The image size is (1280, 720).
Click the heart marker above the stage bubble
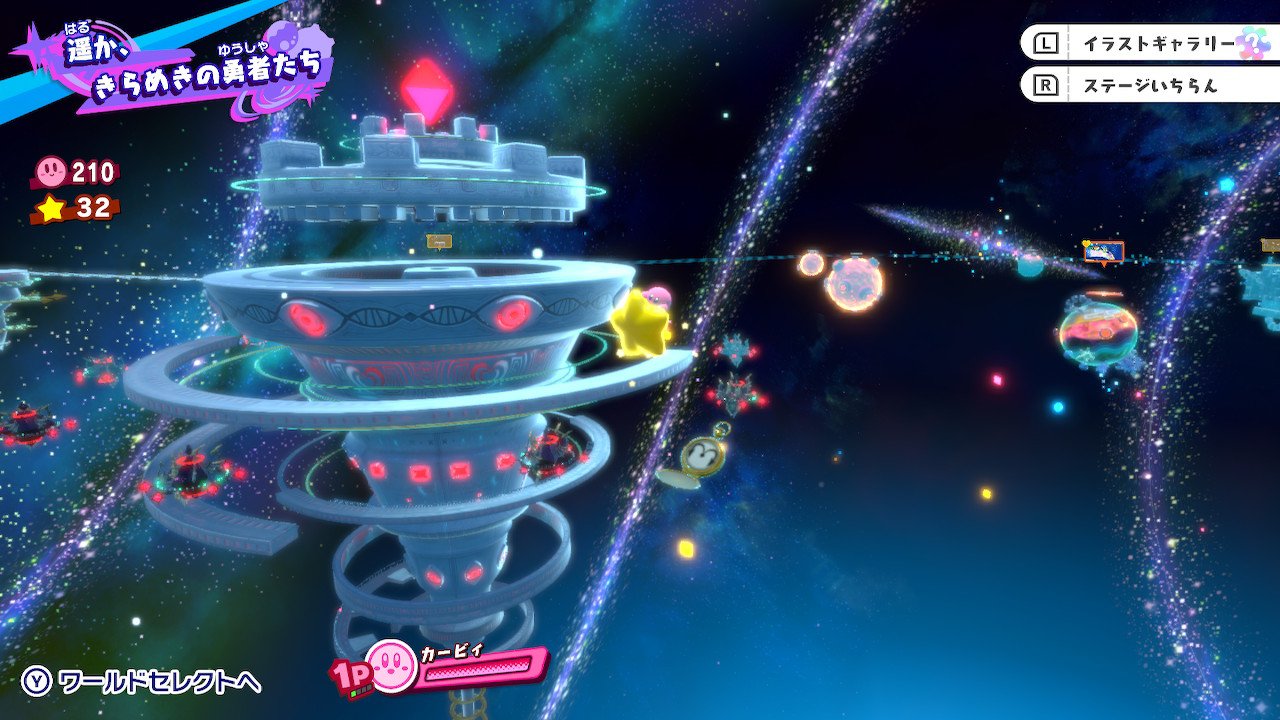[1084, 243]
